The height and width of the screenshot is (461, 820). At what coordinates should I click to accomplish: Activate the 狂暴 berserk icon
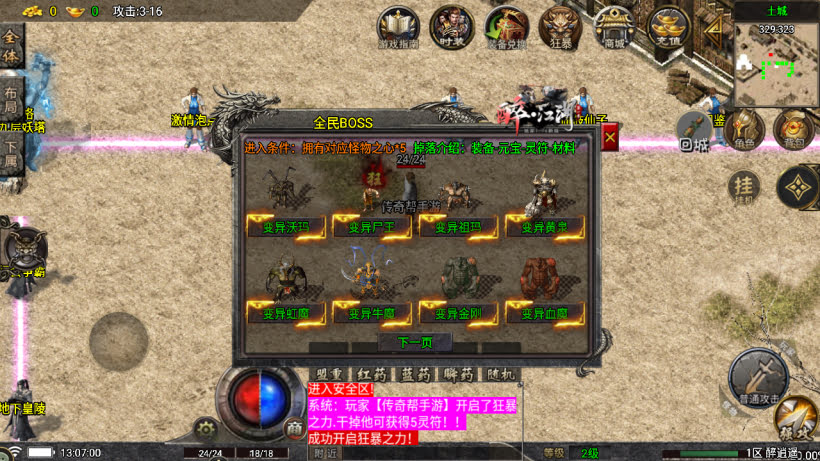point(560,27)
